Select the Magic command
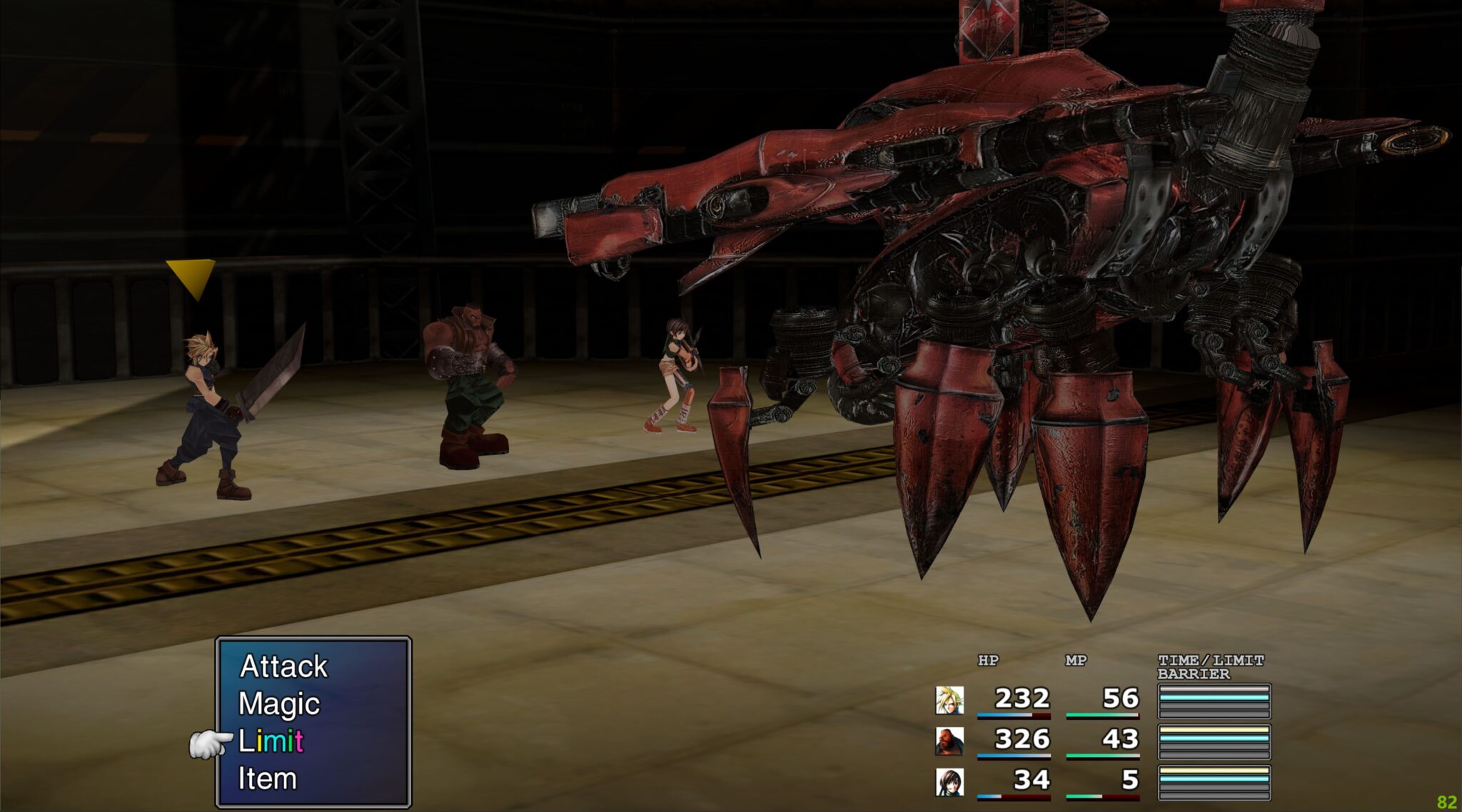The width and height of the screenshot is (1462, 812). [281, 705]
